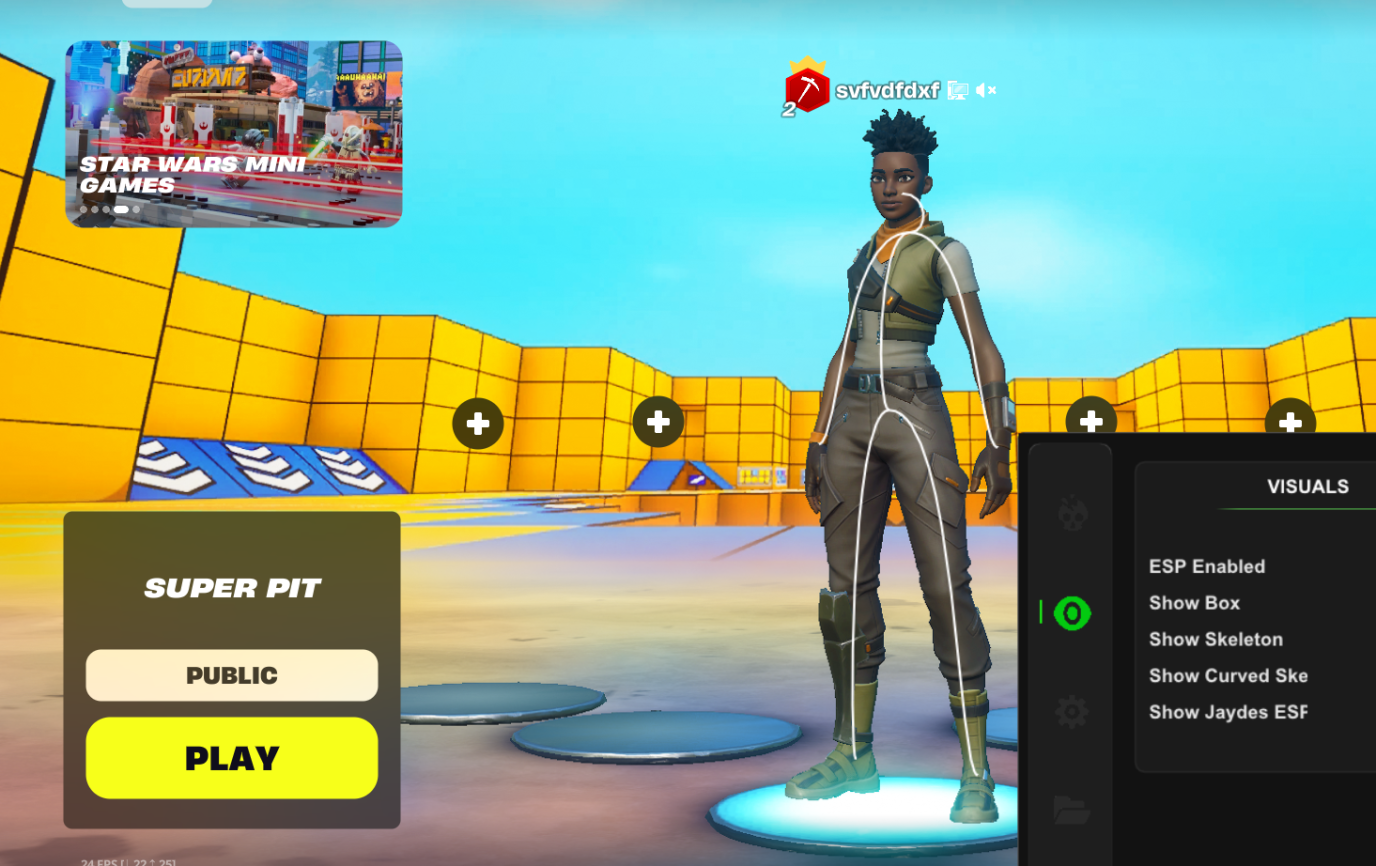Image resolution: width=1376 pixels, height=866 pixels.
Task: Open the Star Wars Mini Games banner
Action: click(x=233, y=134)
